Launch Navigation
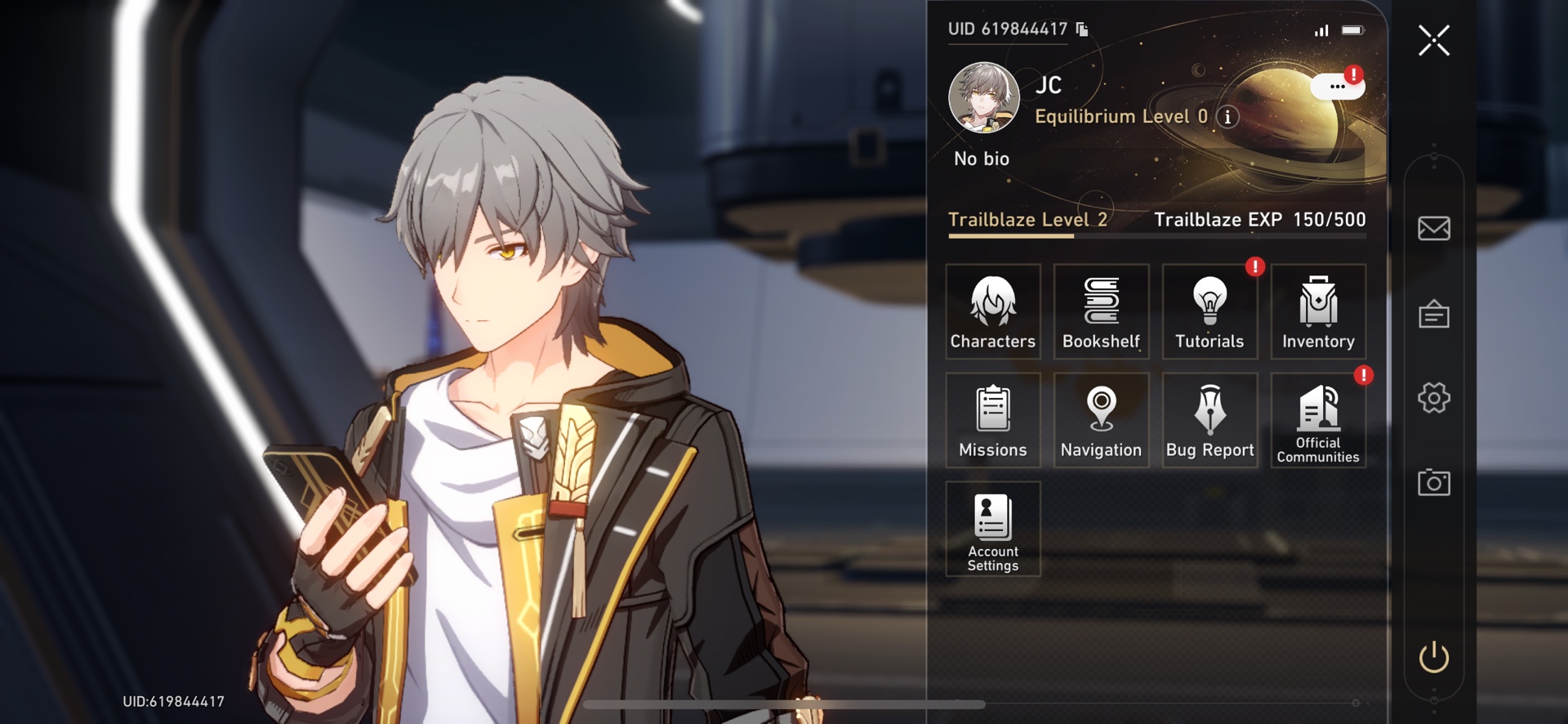 [1101, 419]
